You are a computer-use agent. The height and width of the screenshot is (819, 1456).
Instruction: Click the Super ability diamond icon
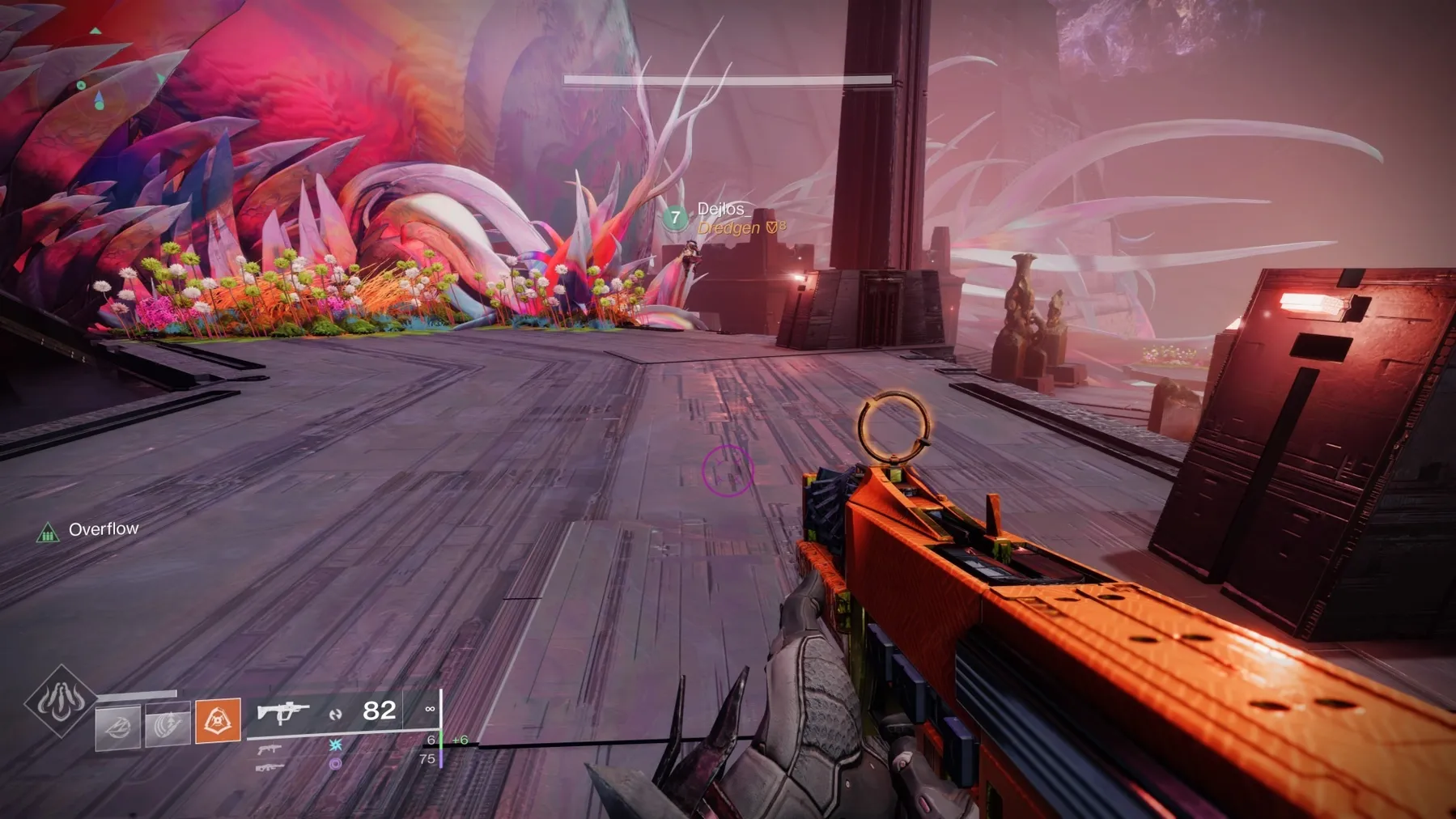[61, 701]
